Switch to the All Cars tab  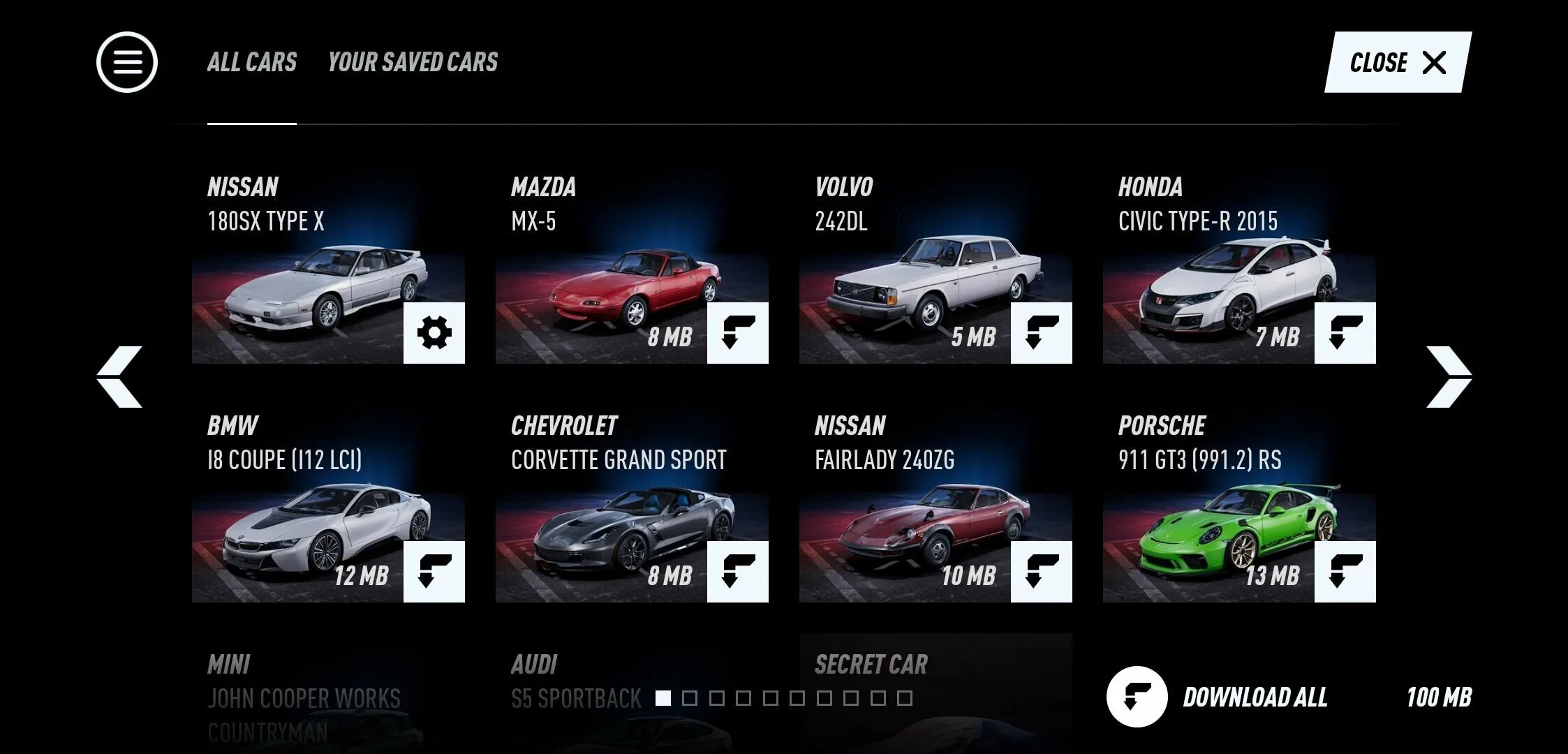coord(252,62)
